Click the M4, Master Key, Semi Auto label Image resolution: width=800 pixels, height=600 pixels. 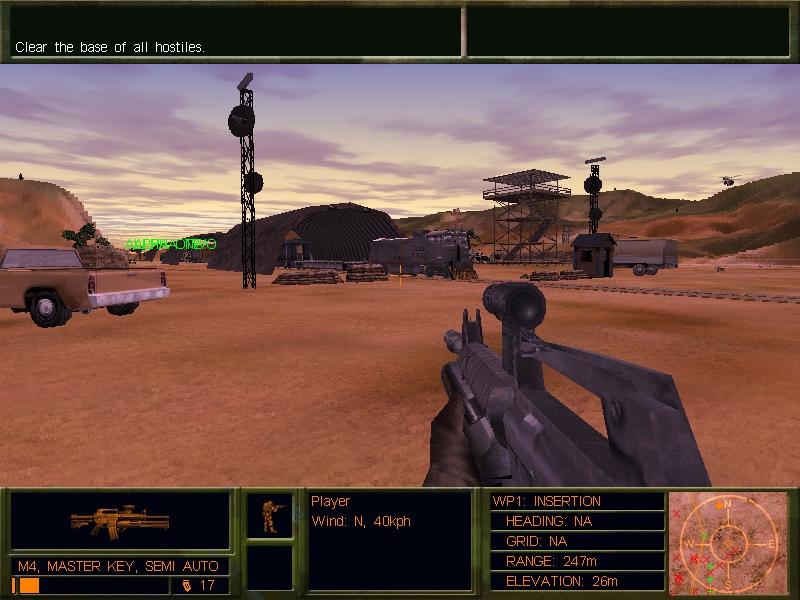(118, 567)
